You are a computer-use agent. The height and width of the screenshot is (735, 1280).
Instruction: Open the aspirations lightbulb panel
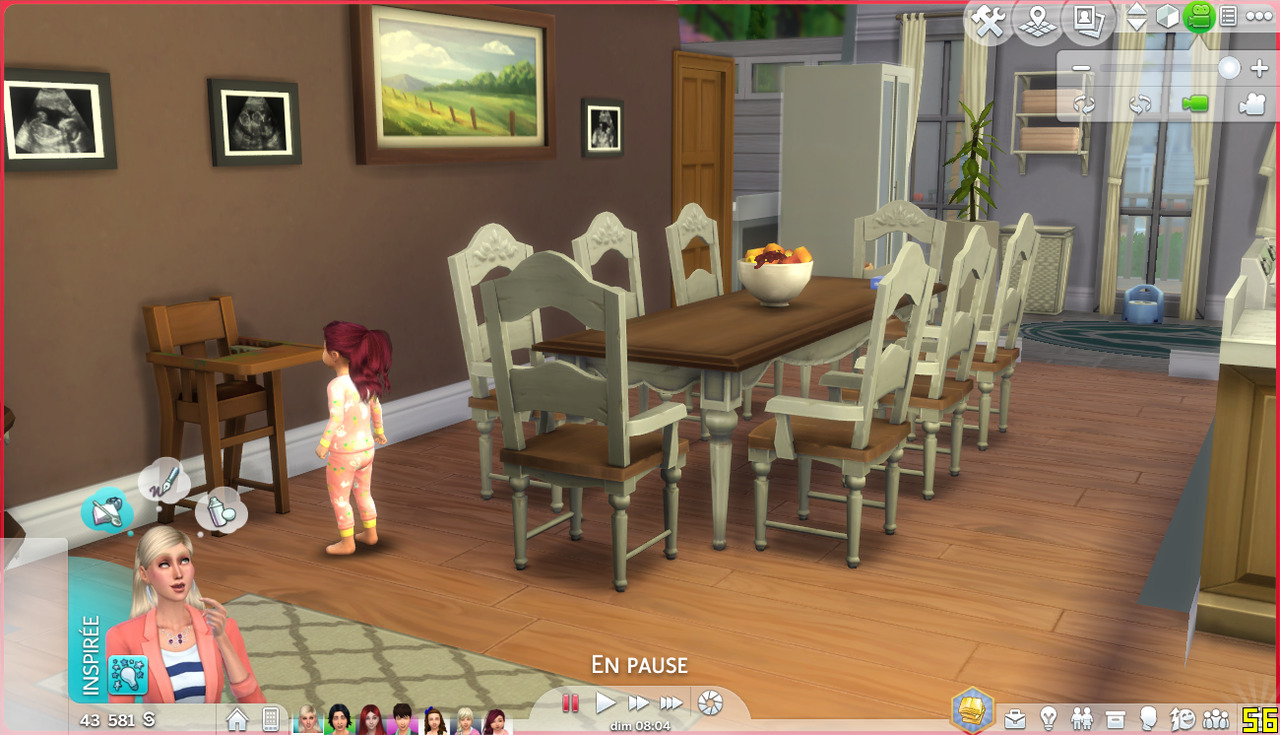(1048, 718)
